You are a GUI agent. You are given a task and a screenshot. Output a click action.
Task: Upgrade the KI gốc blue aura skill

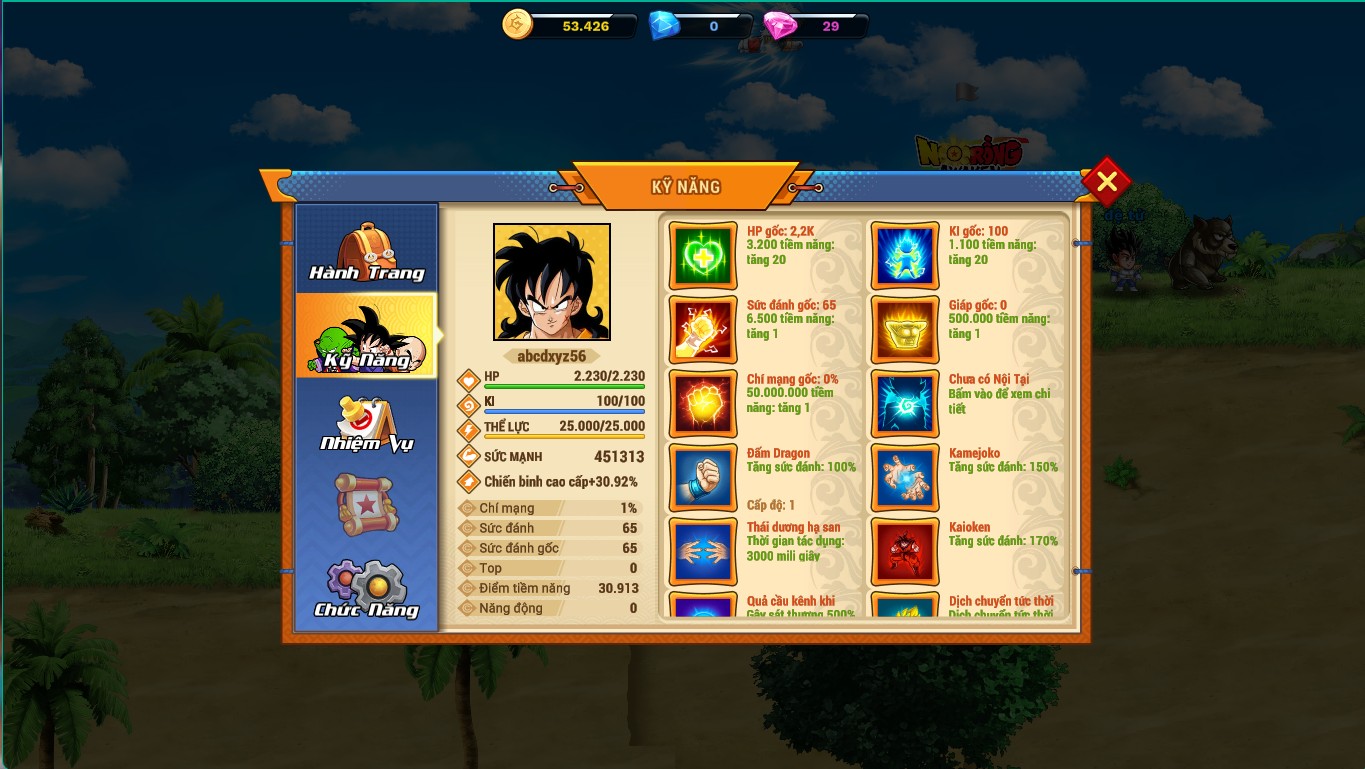pyautogui.click(x=905, y=256)
